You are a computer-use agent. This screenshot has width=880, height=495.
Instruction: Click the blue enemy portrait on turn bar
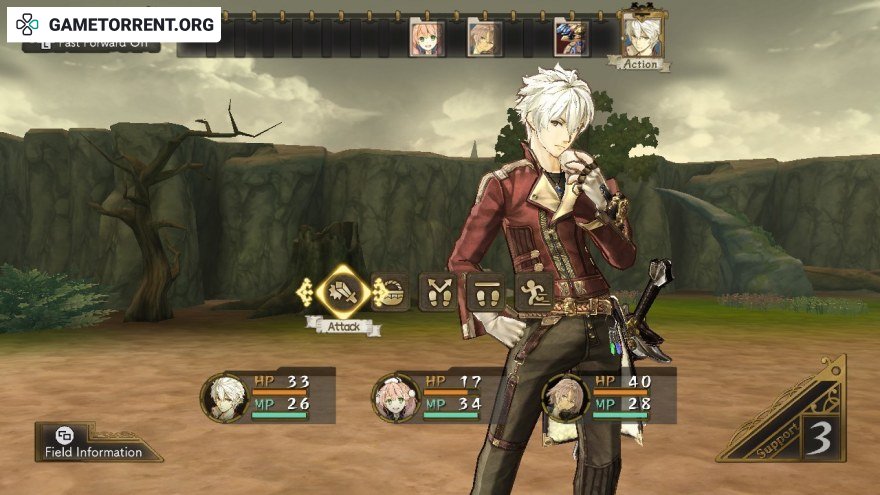[x=572, y=38]
